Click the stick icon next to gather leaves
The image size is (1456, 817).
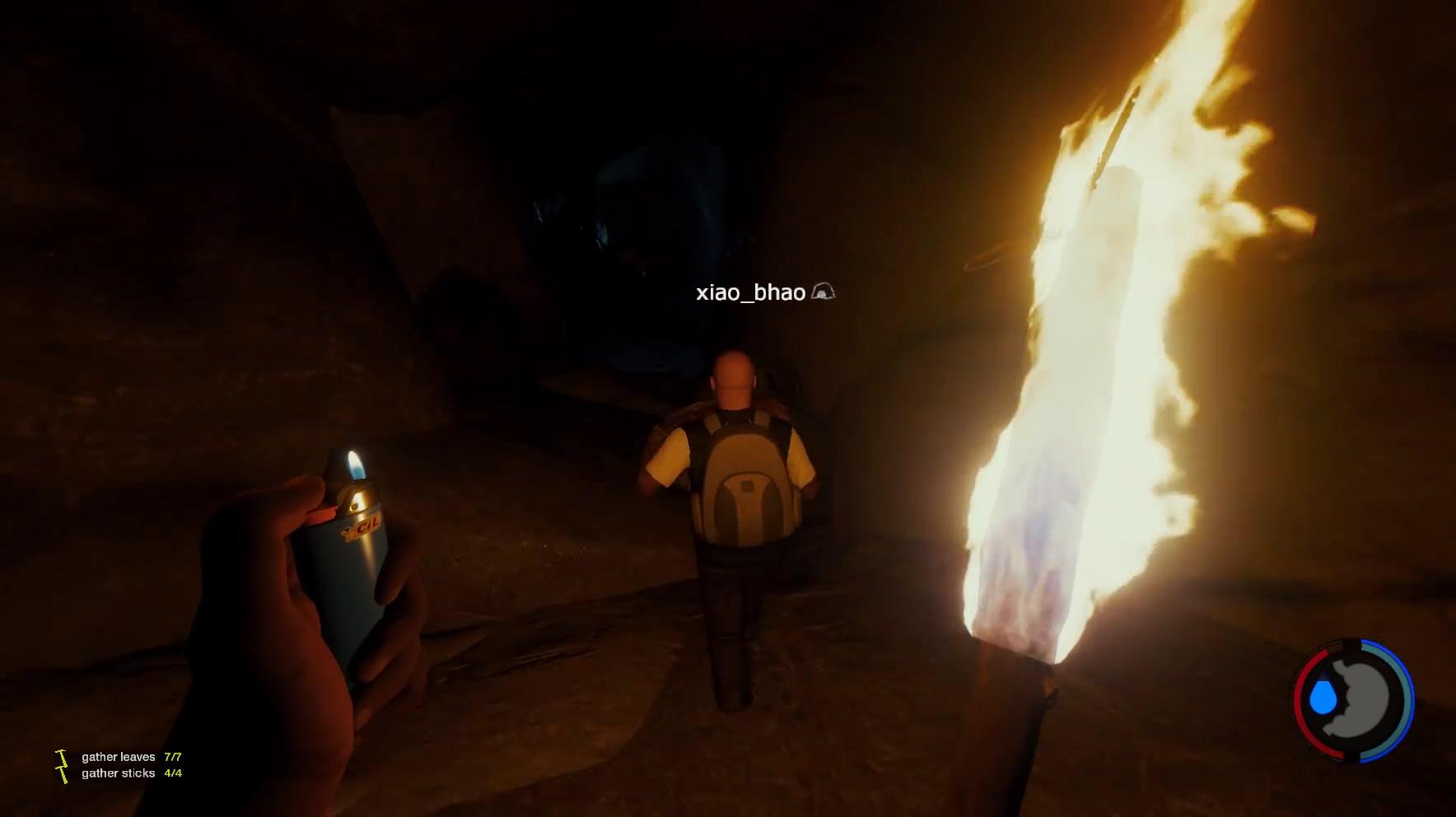coord(60,757)
